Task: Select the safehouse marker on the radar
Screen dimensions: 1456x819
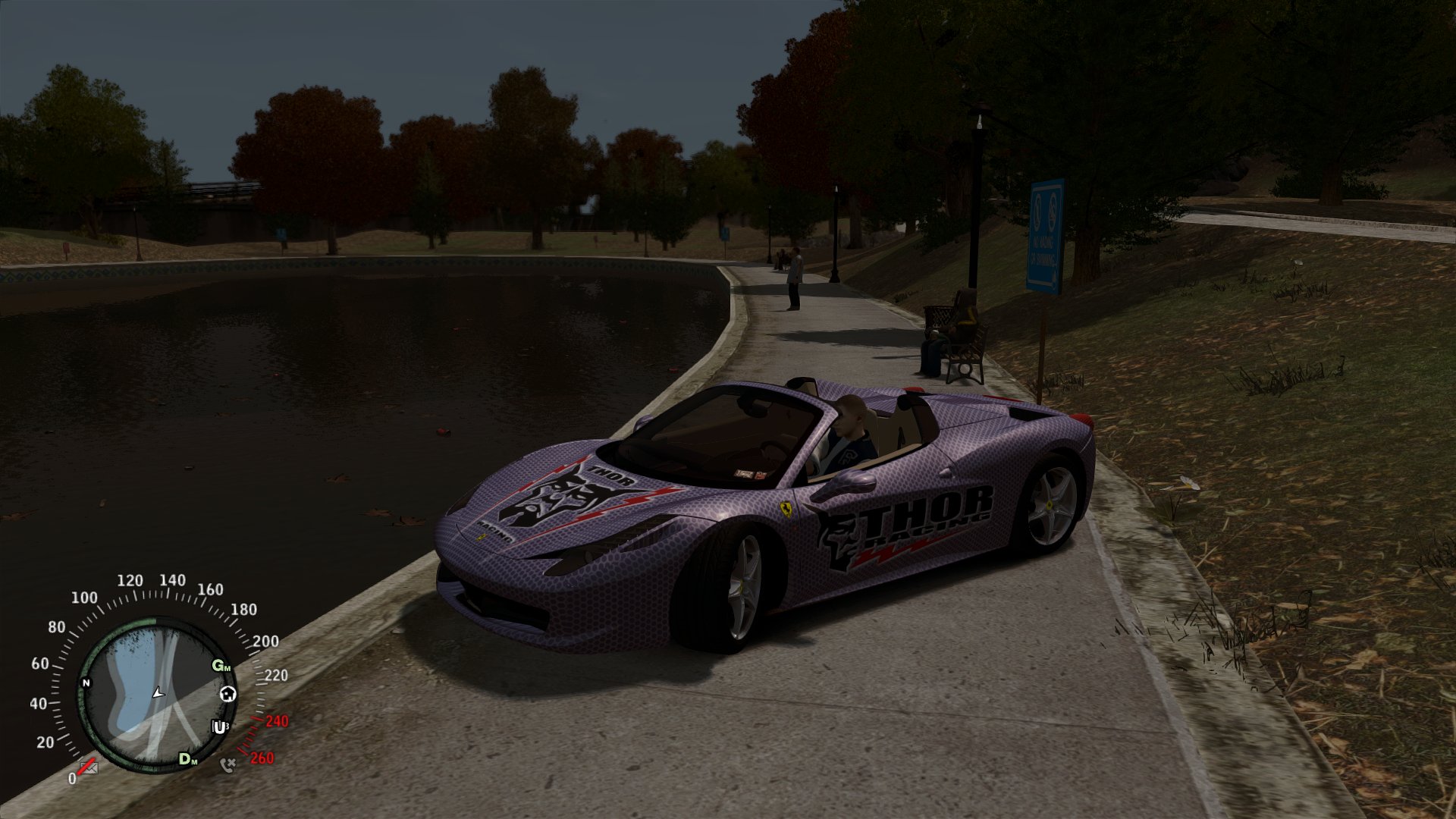Action: click(227, 694)
